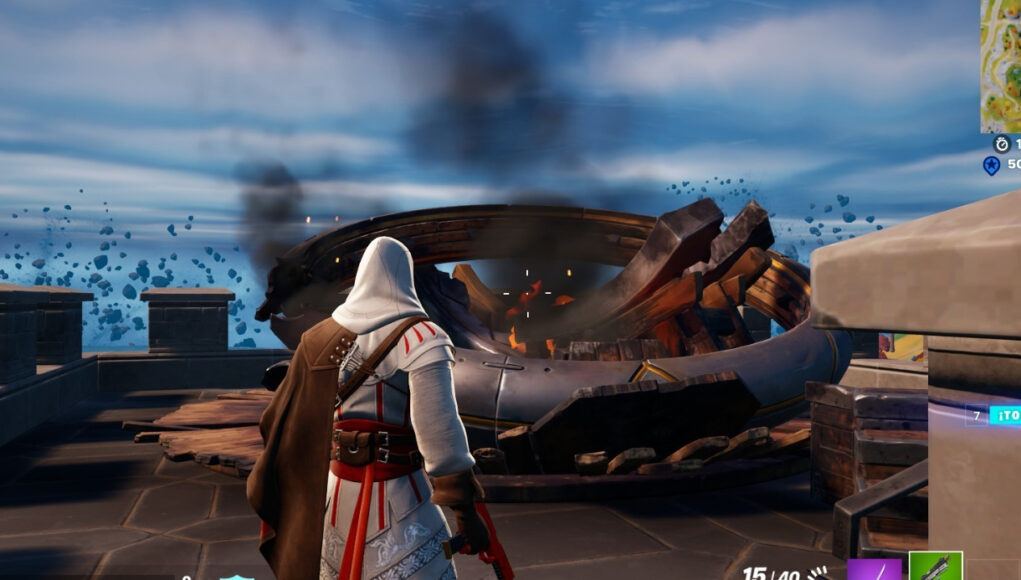
Task: Select the green shotgun hotbar slot
Action: 935,566
